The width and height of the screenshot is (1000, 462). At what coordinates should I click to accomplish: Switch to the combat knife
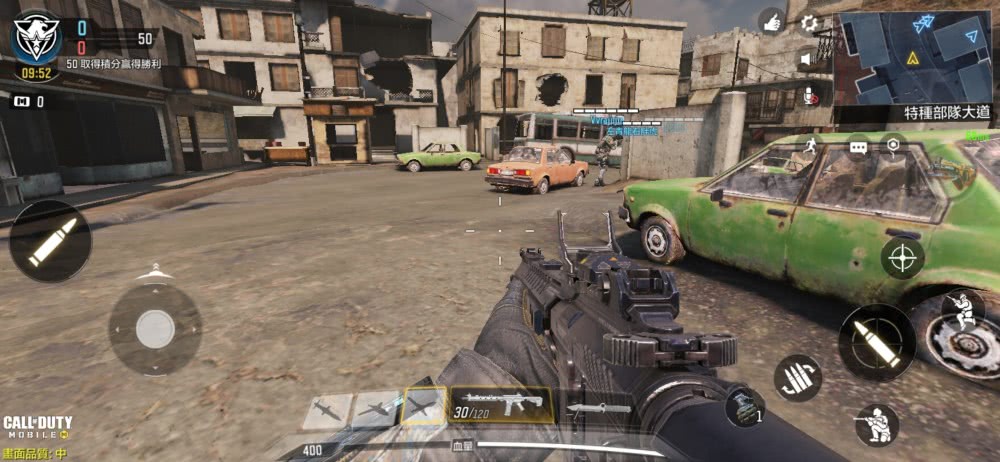point(599,408)
